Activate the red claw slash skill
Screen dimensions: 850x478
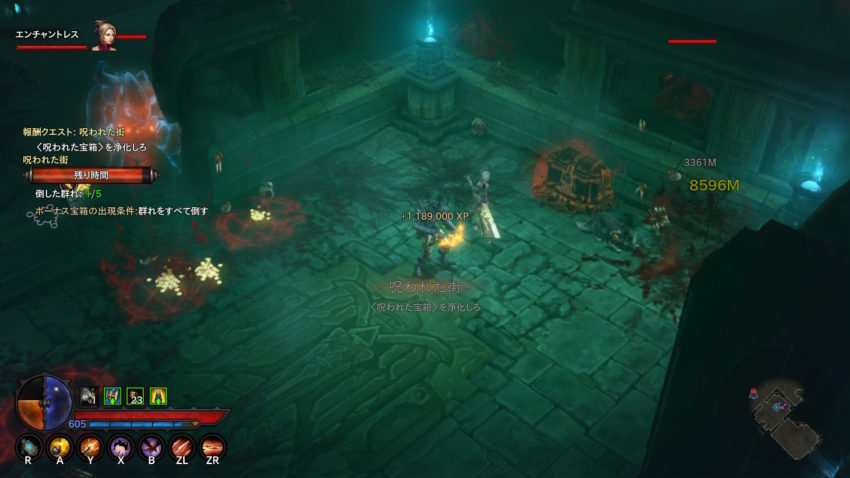pyautogui.click(x=182, y=446)
